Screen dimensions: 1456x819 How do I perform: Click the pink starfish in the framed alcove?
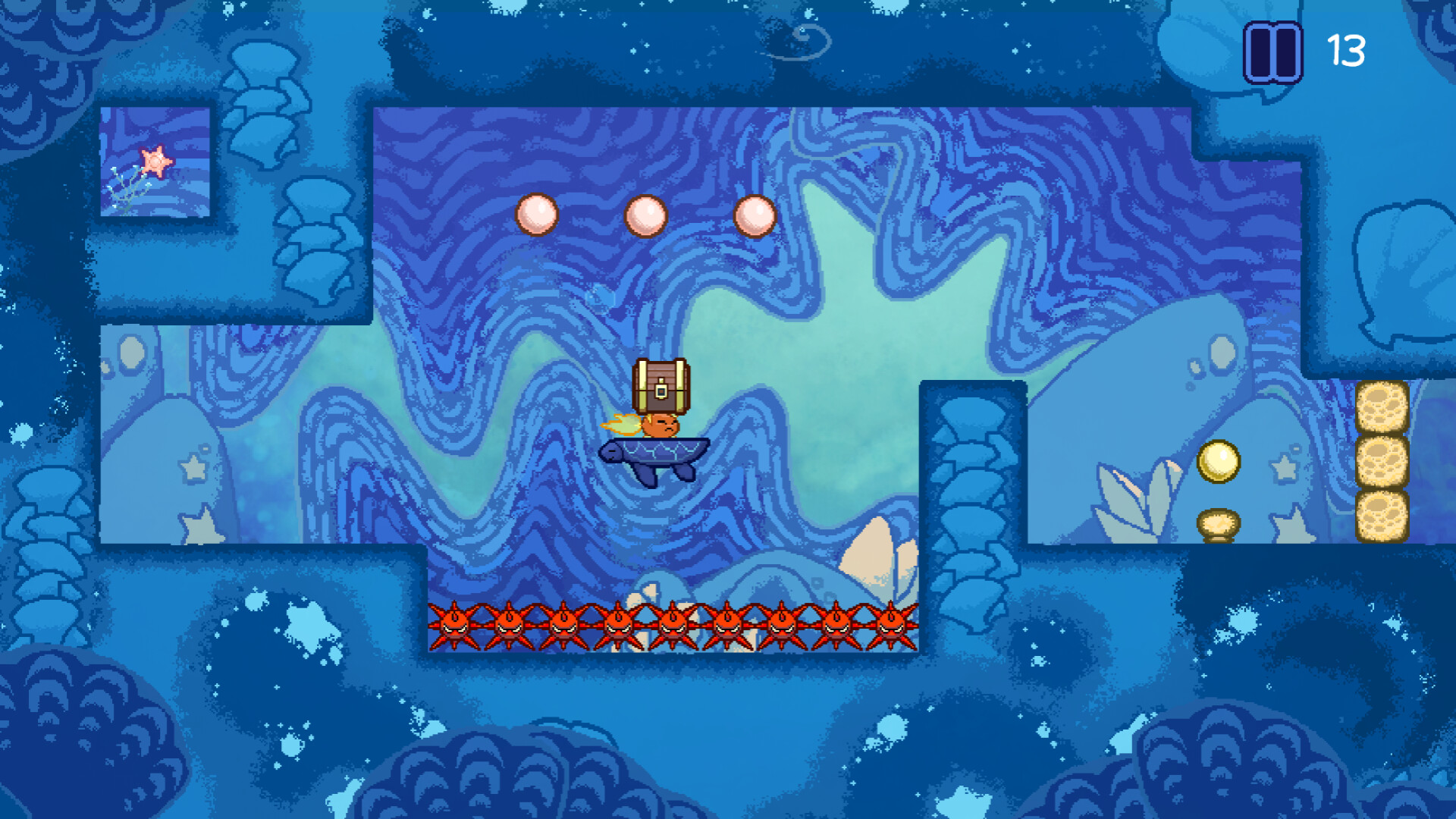click(154, 162)
